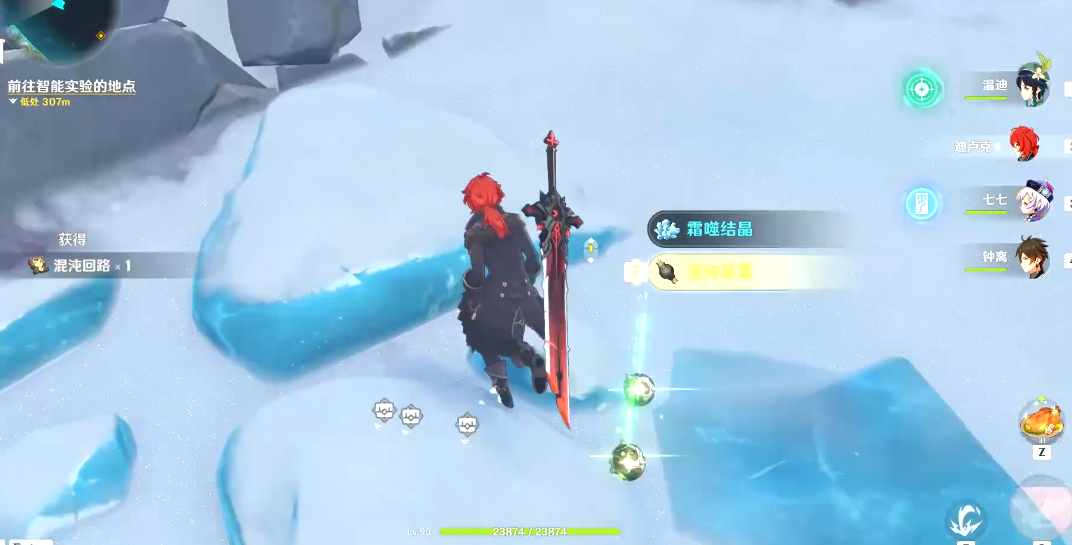Use the roast chicken food item
The image size is (1072, 545).
click(x=1041, y=421)
